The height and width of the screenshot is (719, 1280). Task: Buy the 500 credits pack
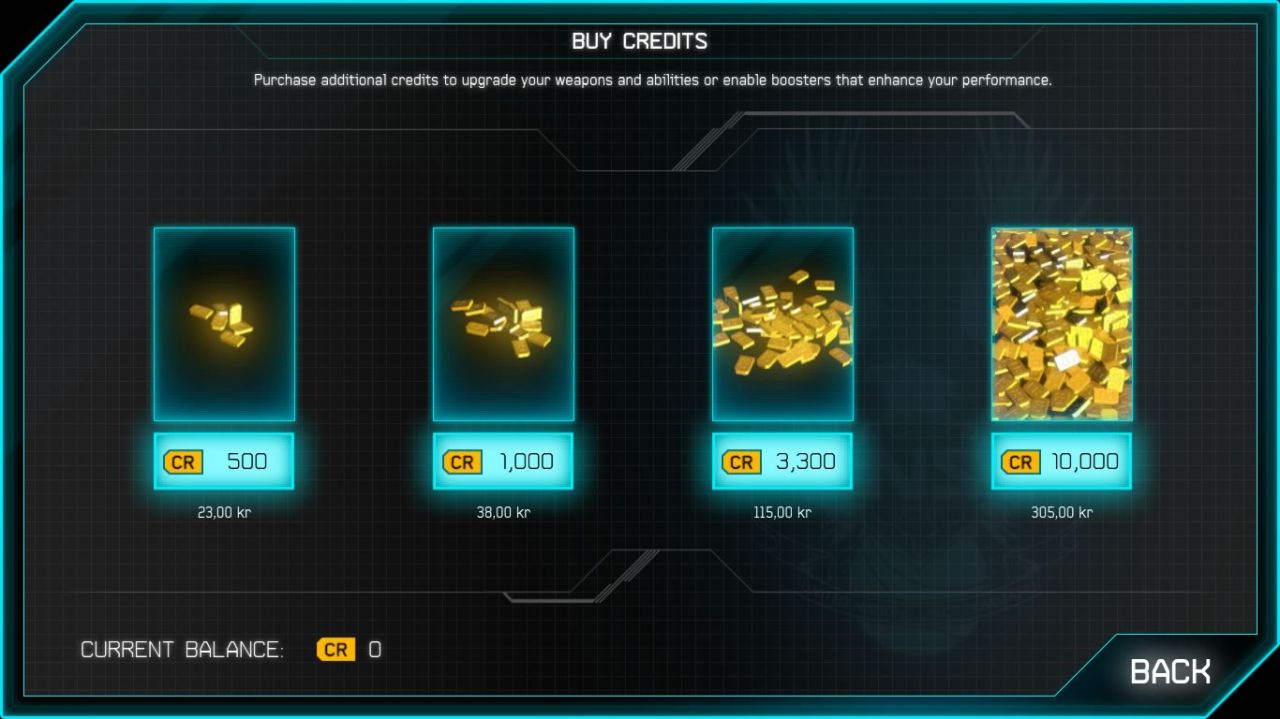[x=224, y=461]
